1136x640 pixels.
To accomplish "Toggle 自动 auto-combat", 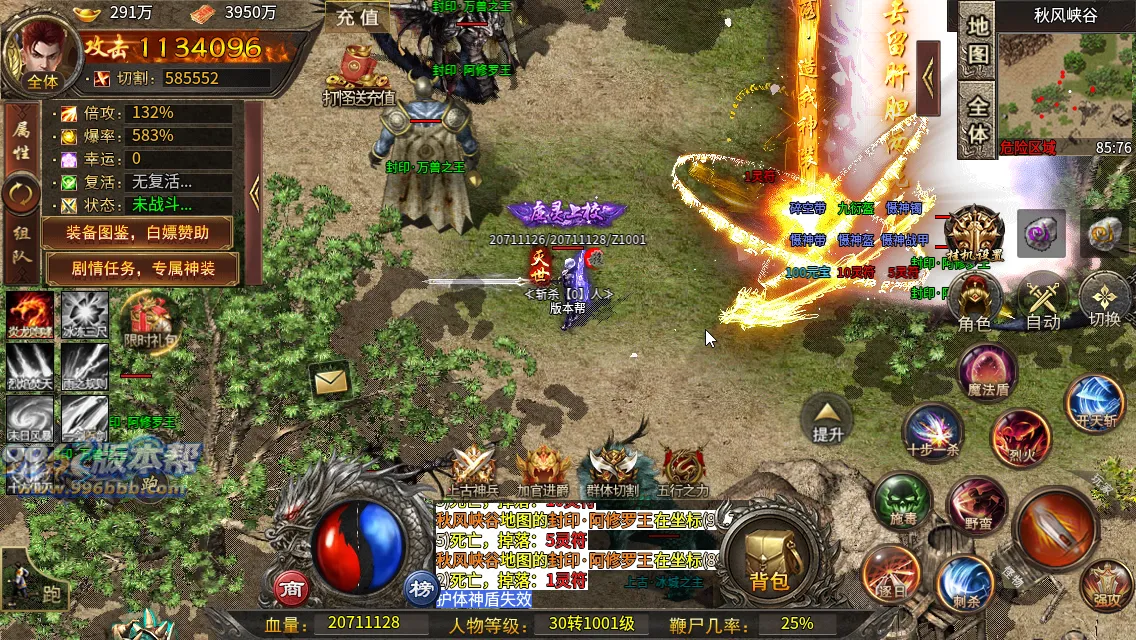I will [1043, 303].
